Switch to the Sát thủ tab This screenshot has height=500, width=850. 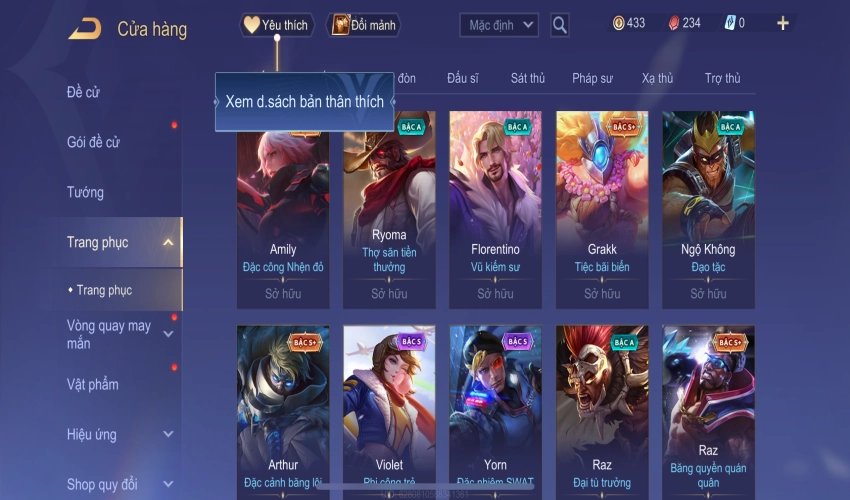(527, 78)
